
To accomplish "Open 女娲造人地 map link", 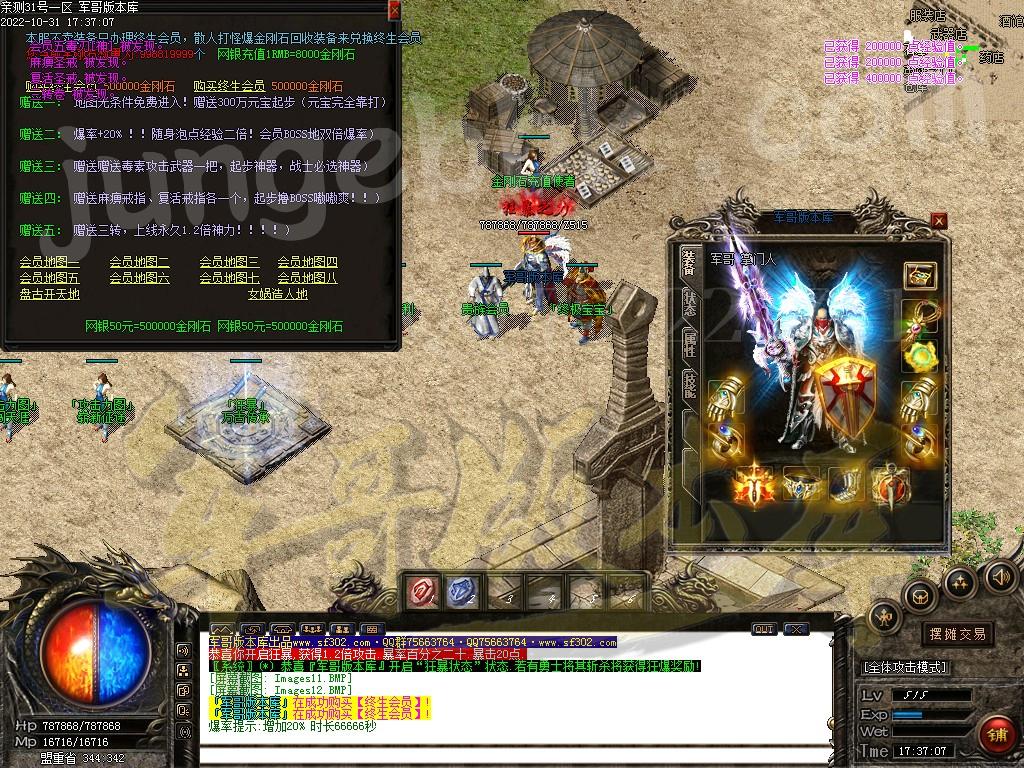I will click(x=277, y=294).
